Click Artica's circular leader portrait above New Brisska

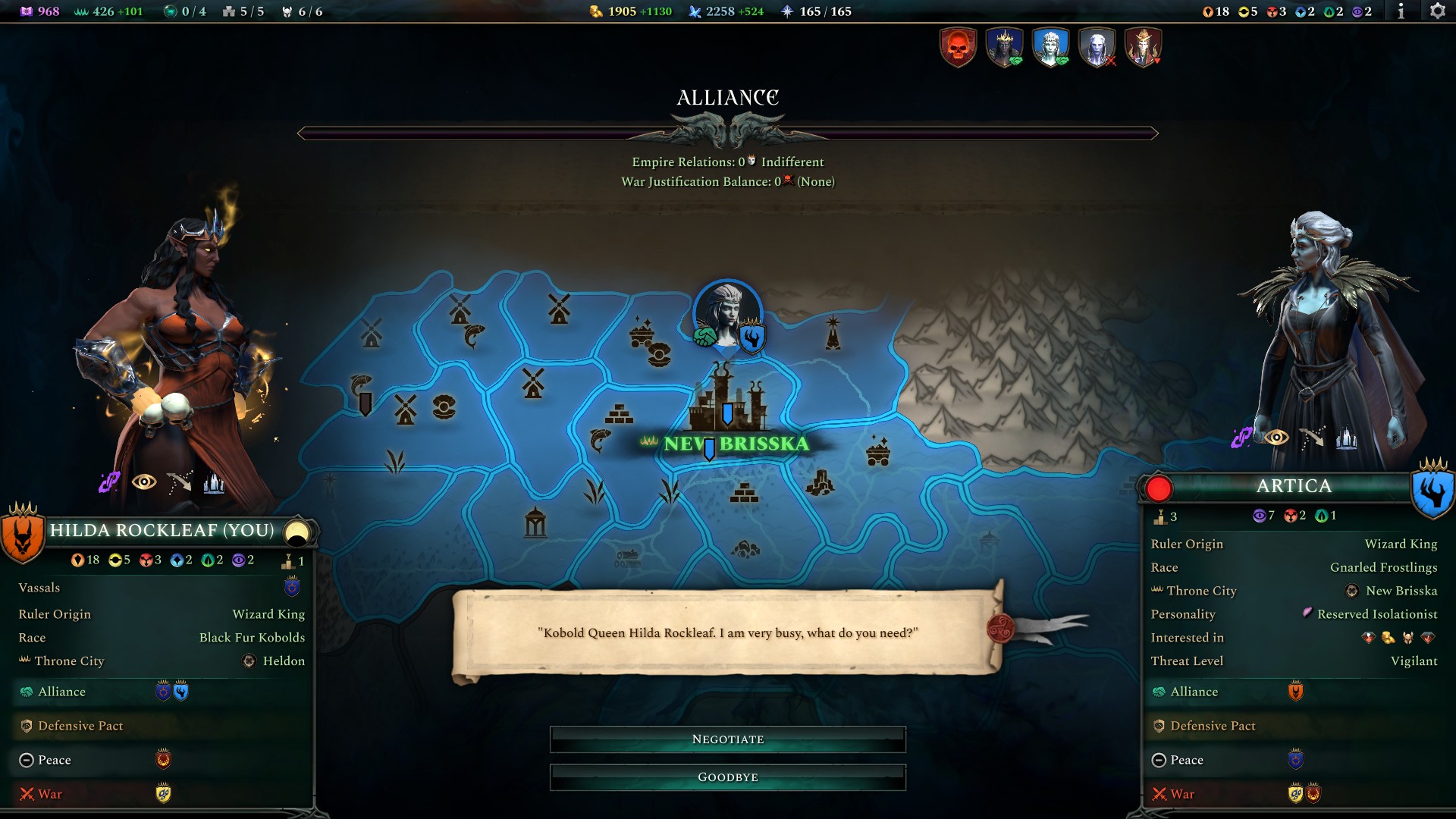pos(726,312)
